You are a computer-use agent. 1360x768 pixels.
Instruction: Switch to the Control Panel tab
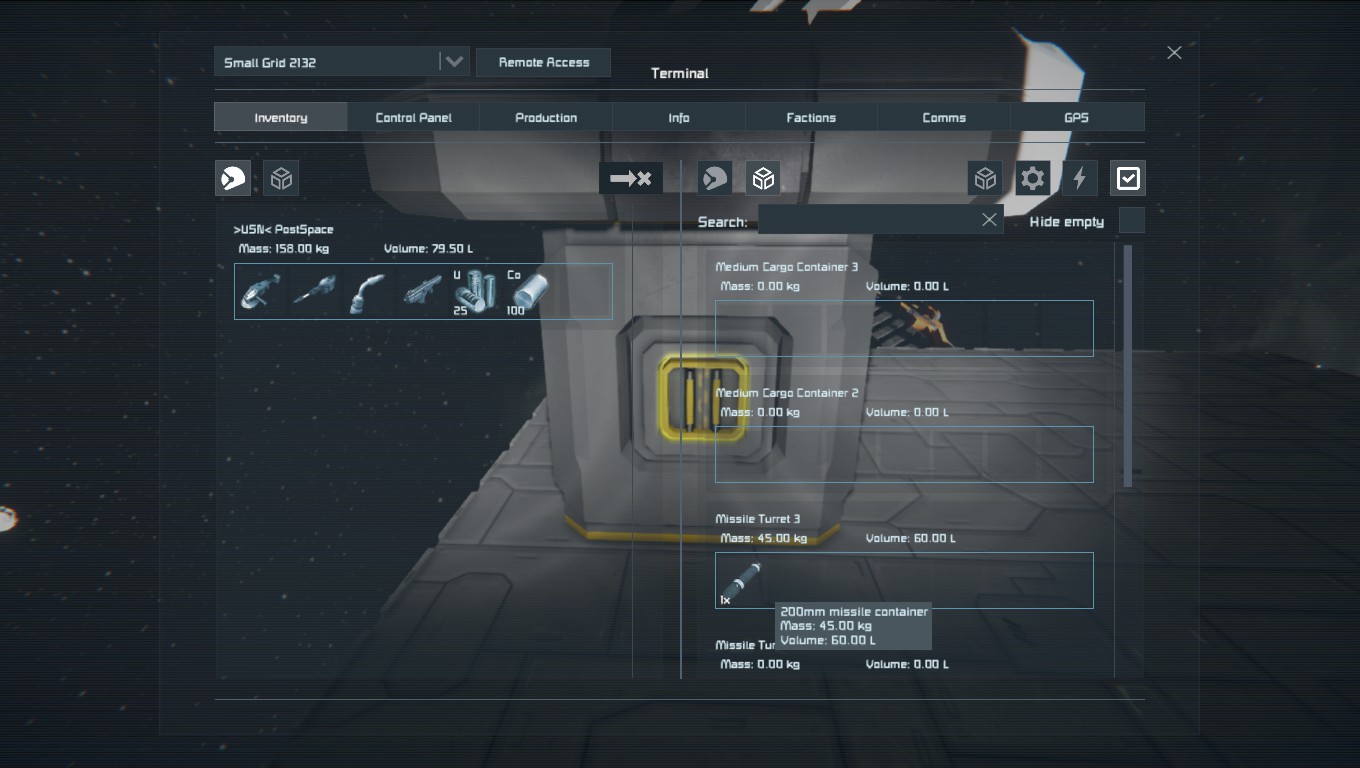[x=413, y=117]
